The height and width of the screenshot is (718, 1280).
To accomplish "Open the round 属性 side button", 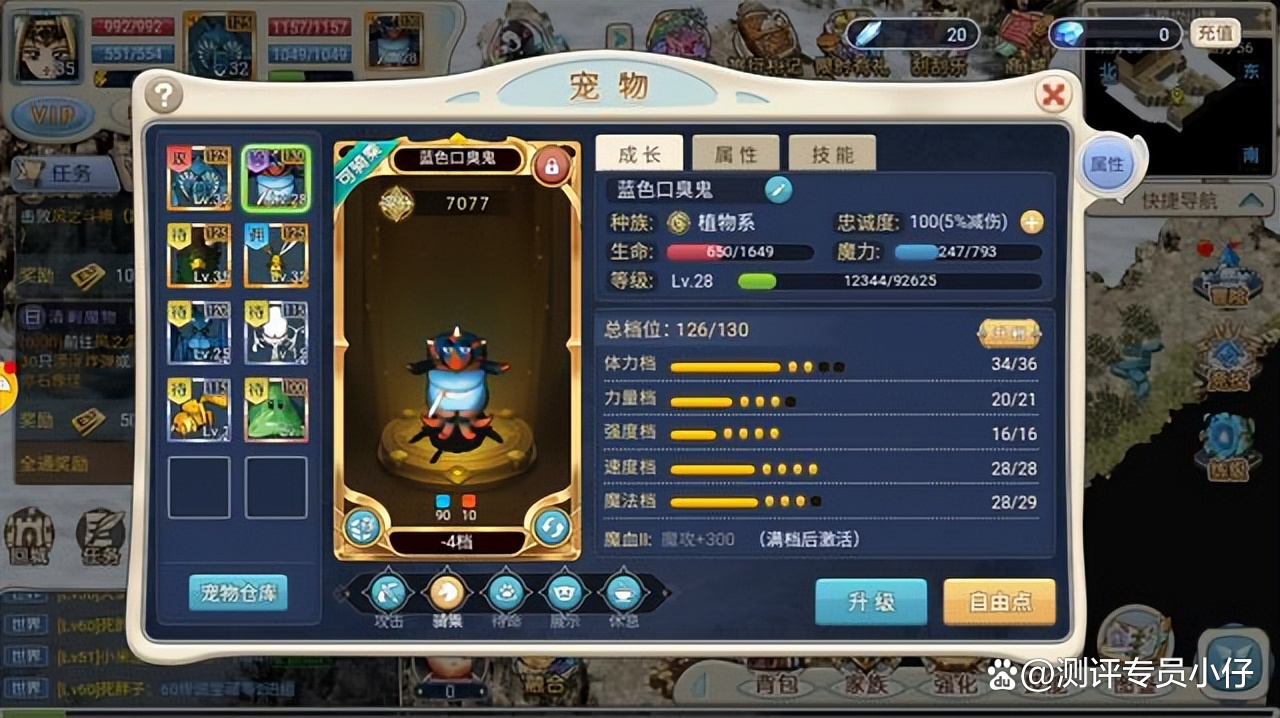I will tap(1107, 164).
